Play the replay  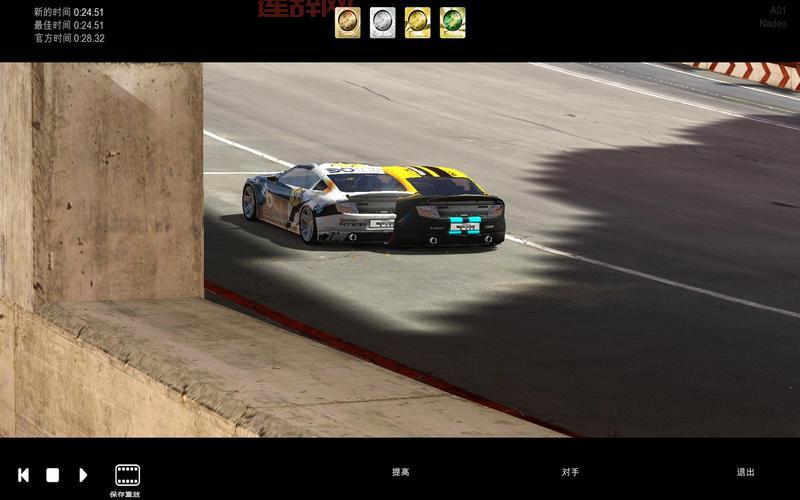[x=83, y=475]
